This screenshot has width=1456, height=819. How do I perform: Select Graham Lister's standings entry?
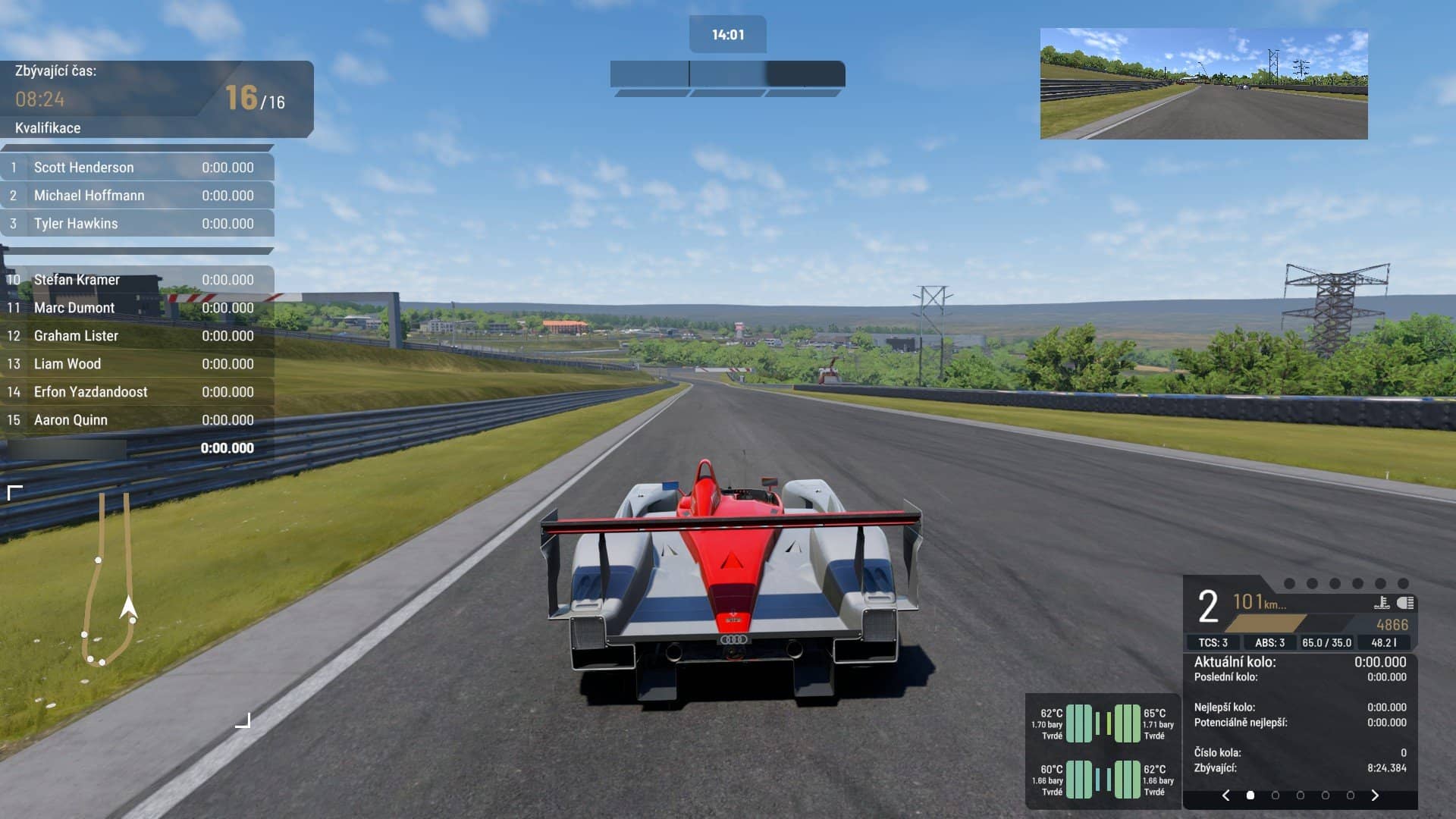click(137, 336)
